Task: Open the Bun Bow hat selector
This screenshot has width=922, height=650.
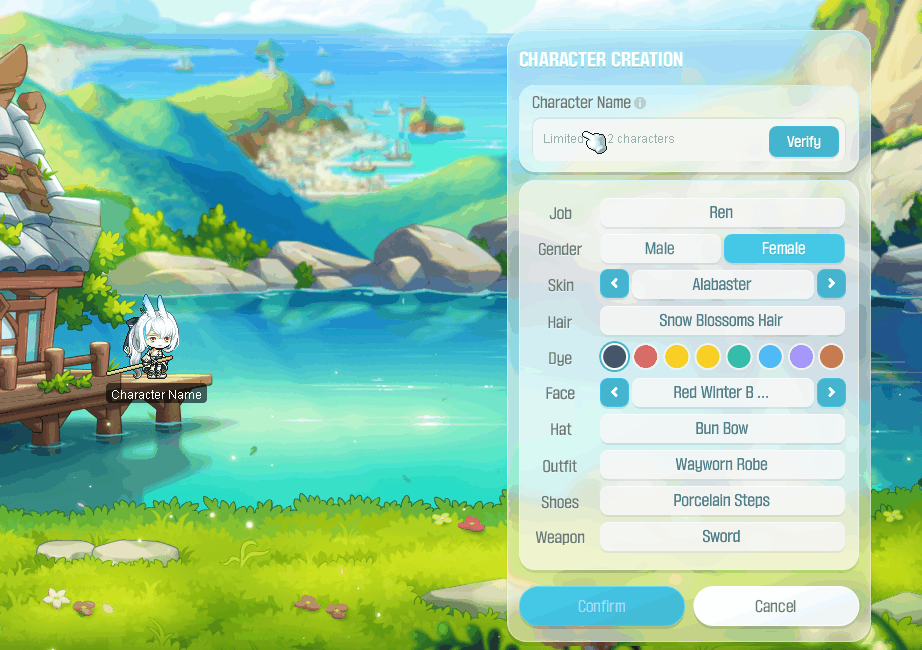Action: coord(721,428)
